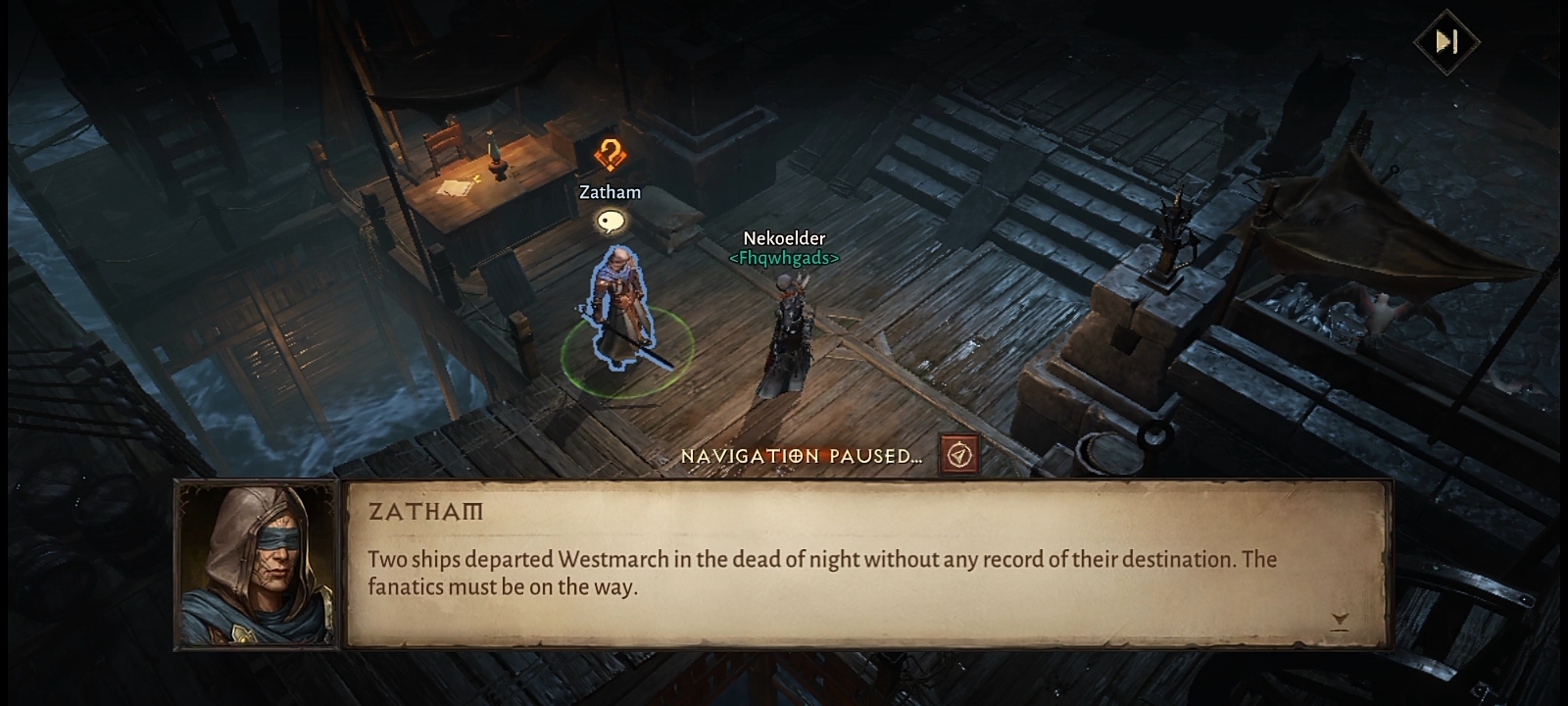Advance Zatham's dialogue with the arrow indicator

[x=1340, y=620]
